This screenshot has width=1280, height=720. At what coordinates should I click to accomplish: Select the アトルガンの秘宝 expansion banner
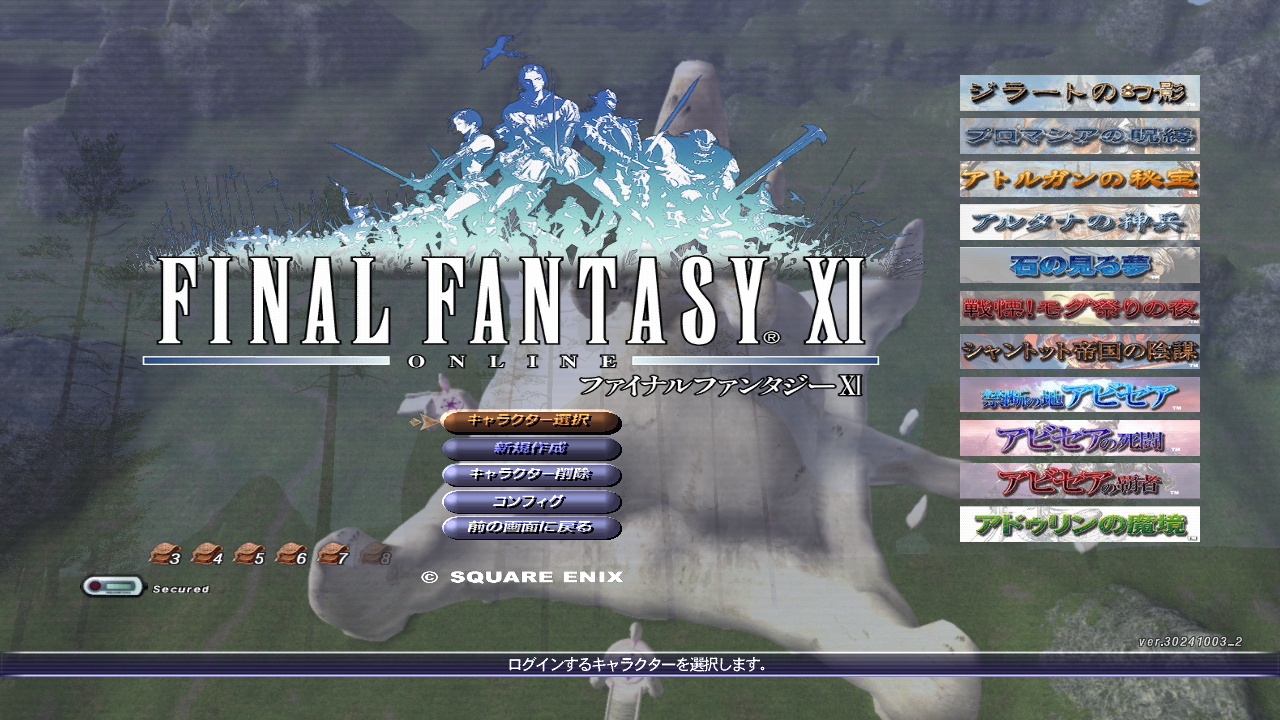pyautogui.click(x=1078, y=178)
